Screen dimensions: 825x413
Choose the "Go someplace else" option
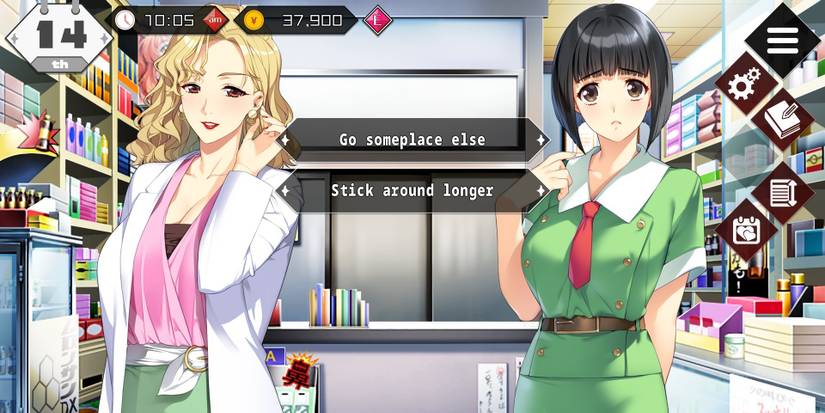(412, 140)
